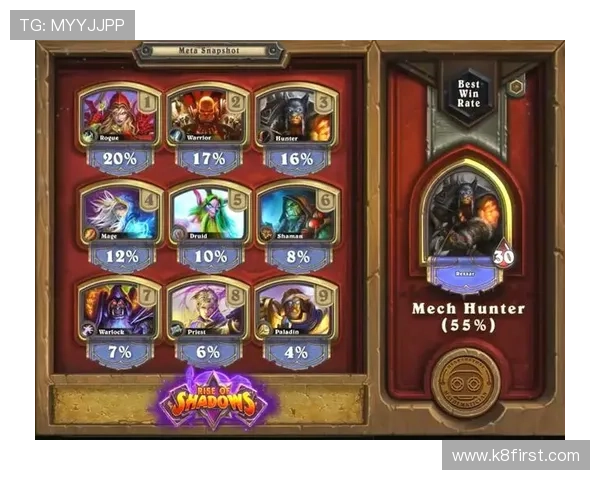Select the Mage class tile

click(x=119, y=213)
